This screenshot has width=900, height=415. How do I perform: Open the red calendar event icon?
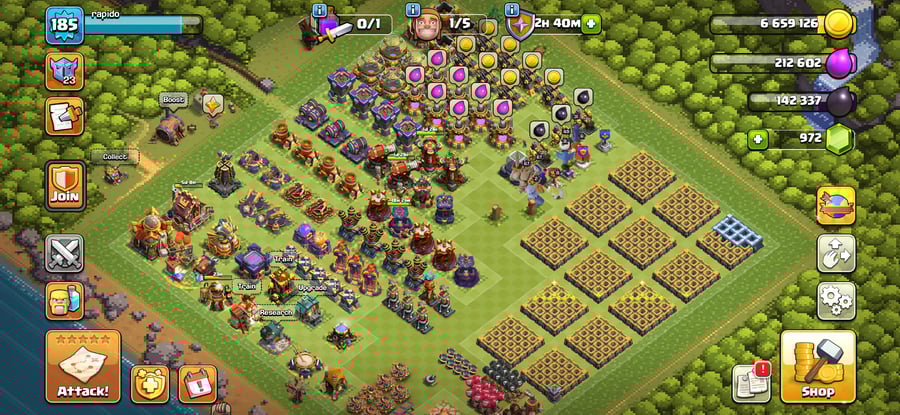197,383
